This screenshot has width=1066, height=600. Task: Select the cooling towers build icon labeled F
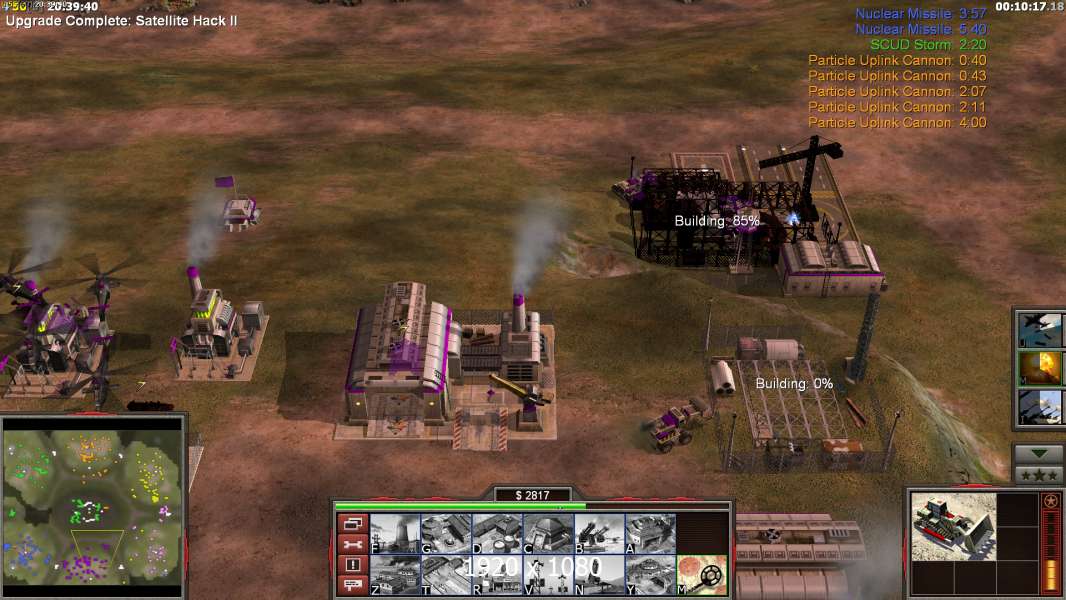(x=395, y=534)
